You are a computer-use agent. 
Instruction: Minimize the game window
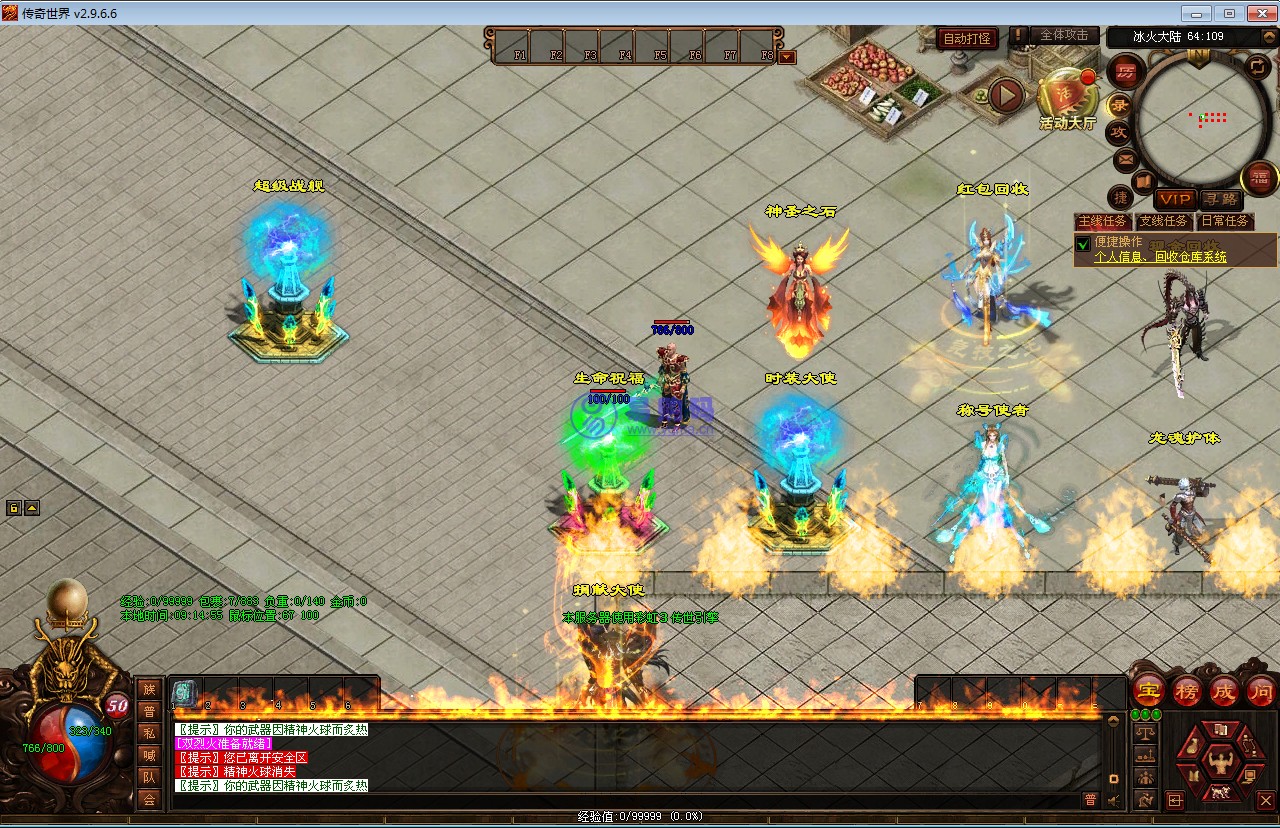[1196, 13]
